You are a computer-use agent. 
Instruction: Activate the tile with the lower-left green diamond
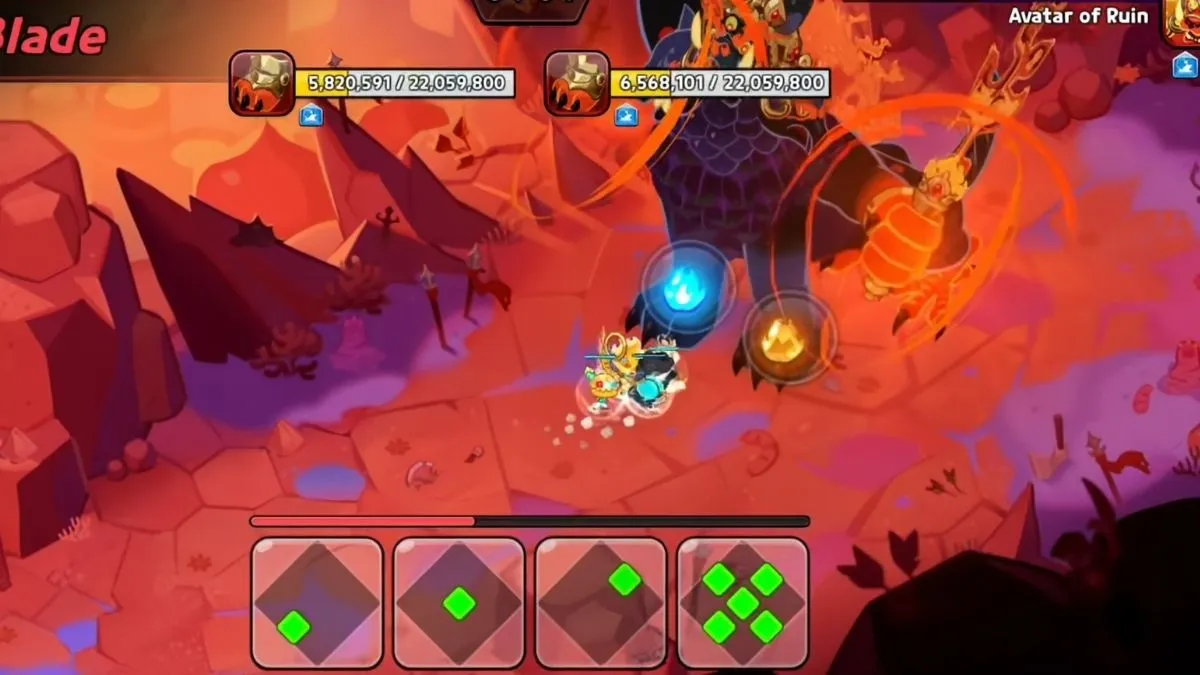(x=317, y=602)
